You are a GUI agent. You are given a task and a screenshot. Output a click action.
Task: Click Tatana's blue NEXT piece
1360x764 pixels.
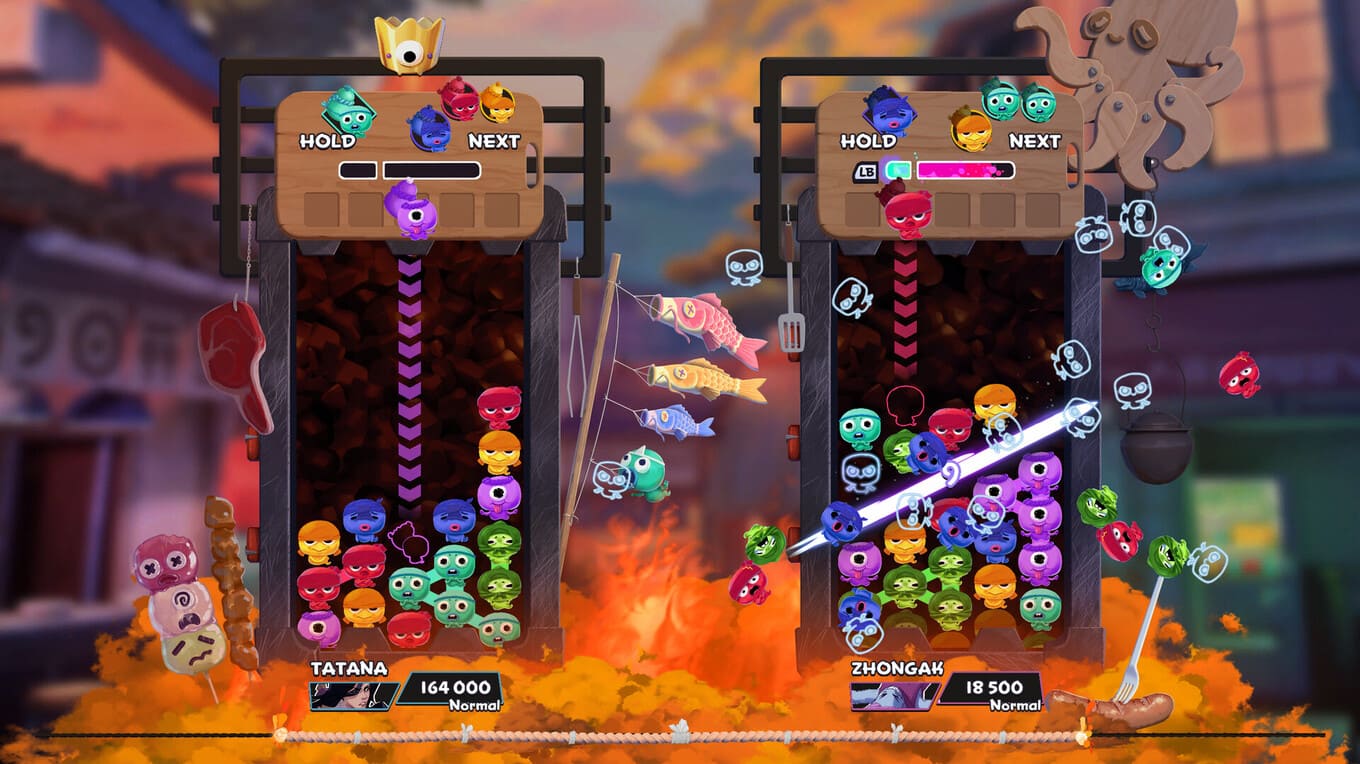click(429, 129)
